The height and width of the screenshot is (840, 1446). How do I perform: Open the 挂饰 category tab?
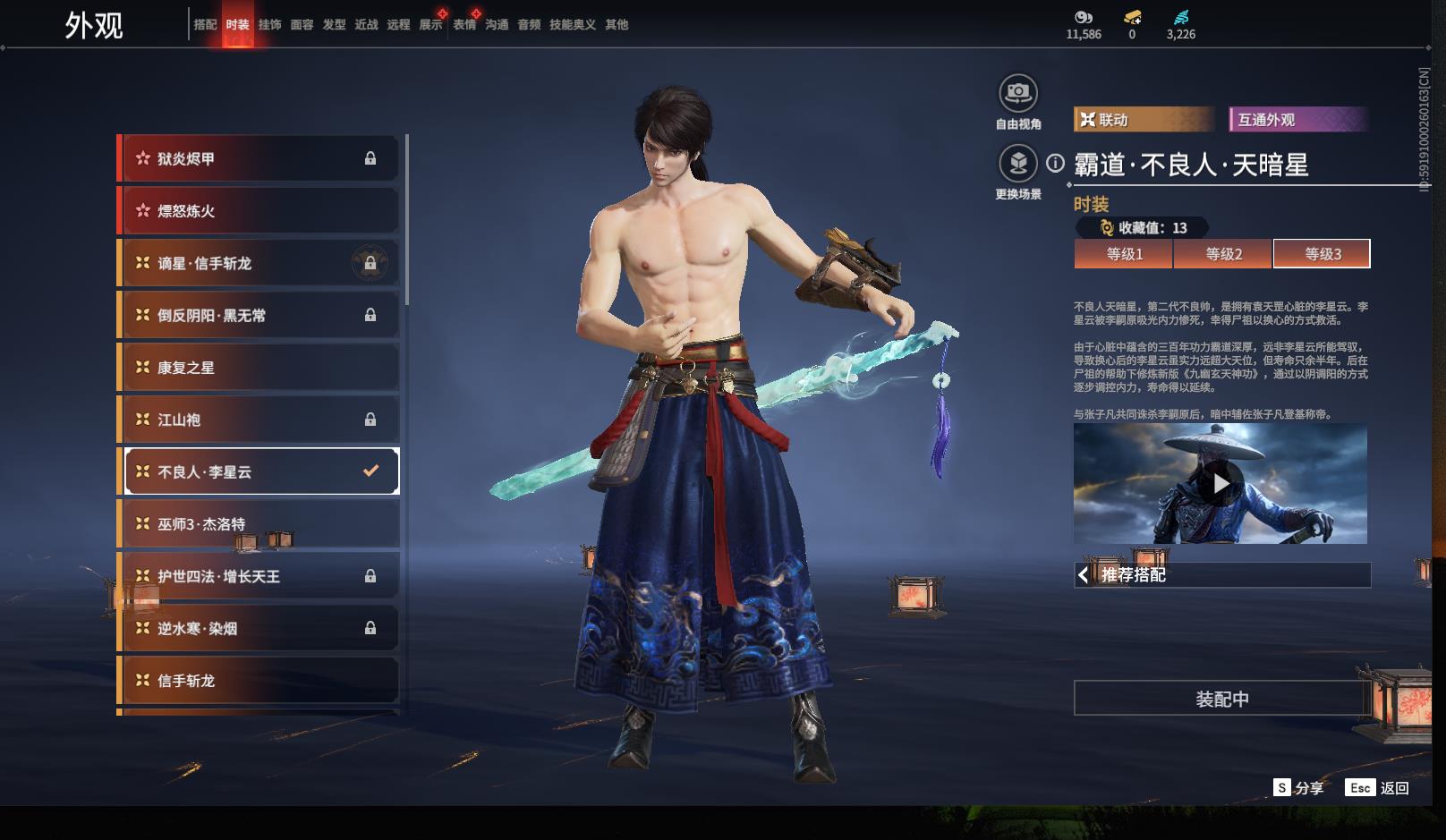[269, 25]
